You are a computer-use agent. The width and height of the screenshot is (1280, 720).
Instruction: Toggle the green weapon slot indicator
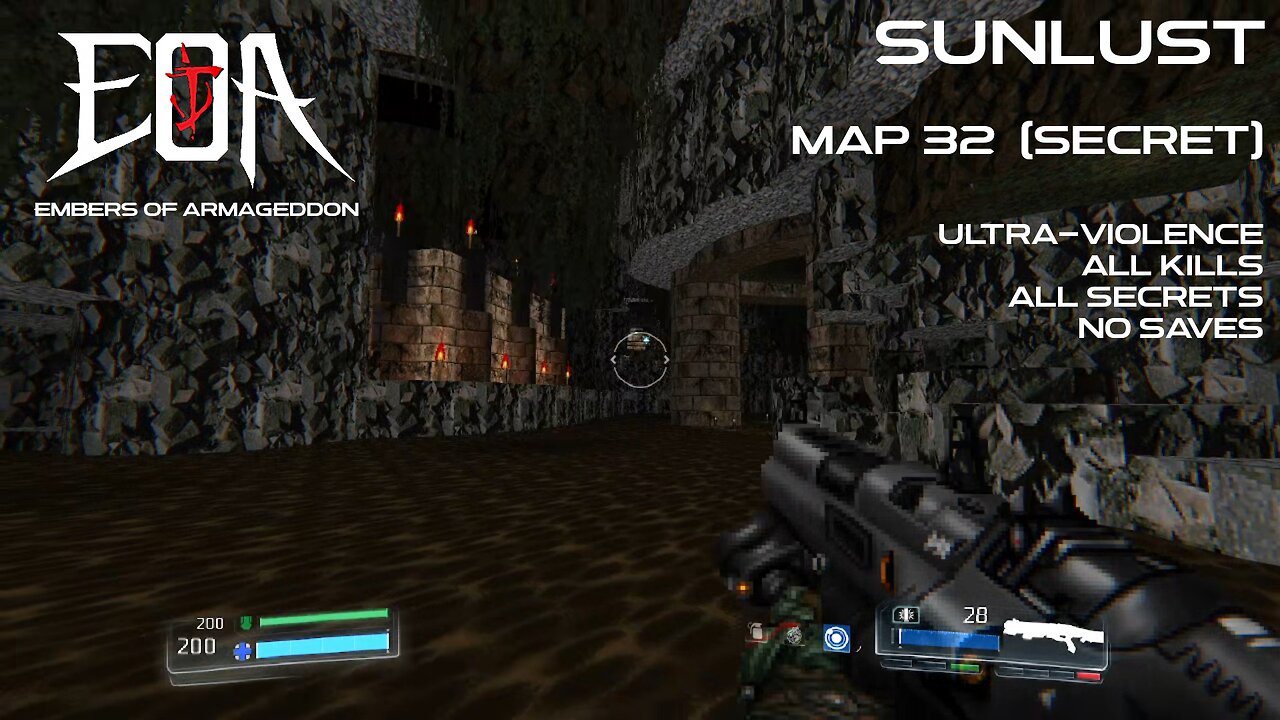[x=965, y=667]
